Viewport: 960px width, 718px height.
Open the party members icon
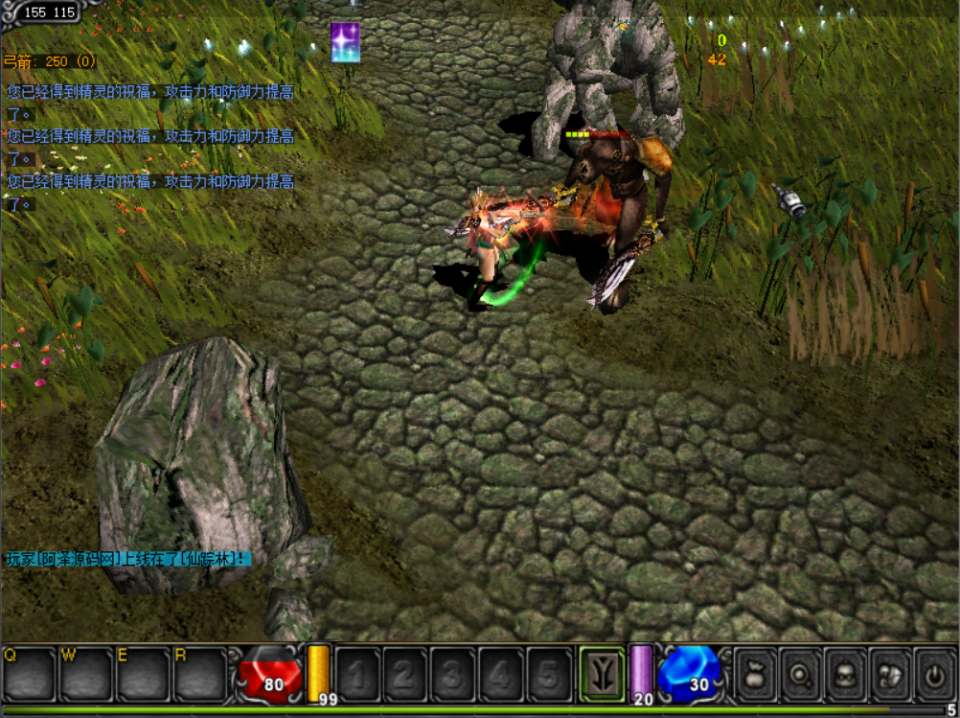(890, 674)
